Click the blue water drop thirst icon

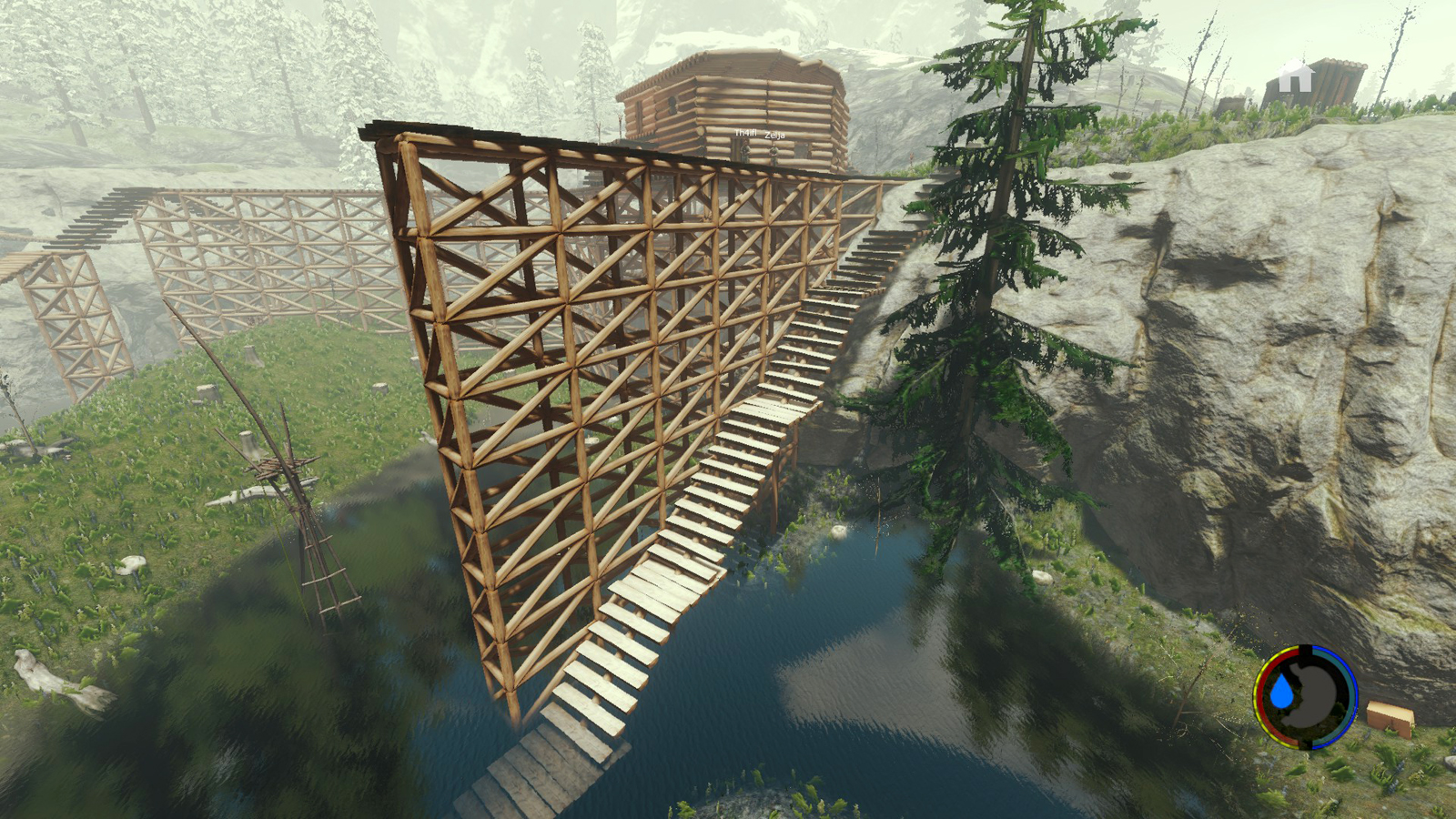pyautogui.click(x=1281, y=693)
